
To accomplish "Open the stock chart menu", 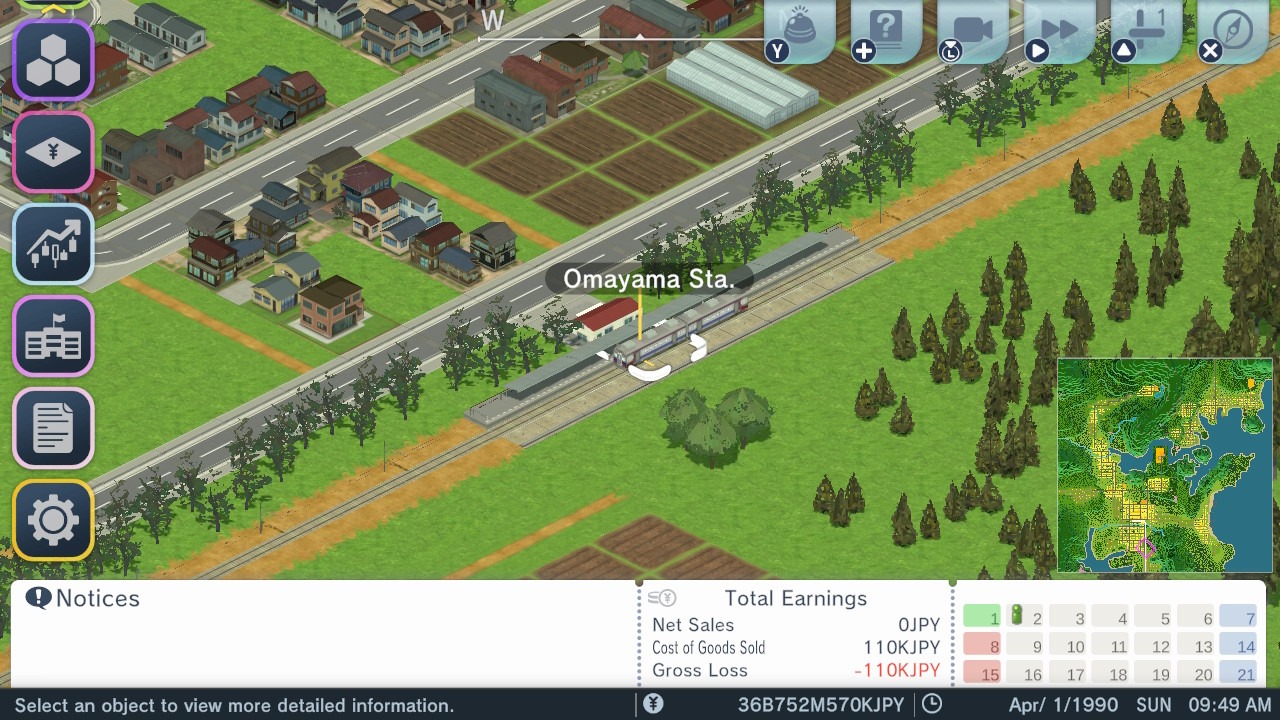I will (53, 243).
